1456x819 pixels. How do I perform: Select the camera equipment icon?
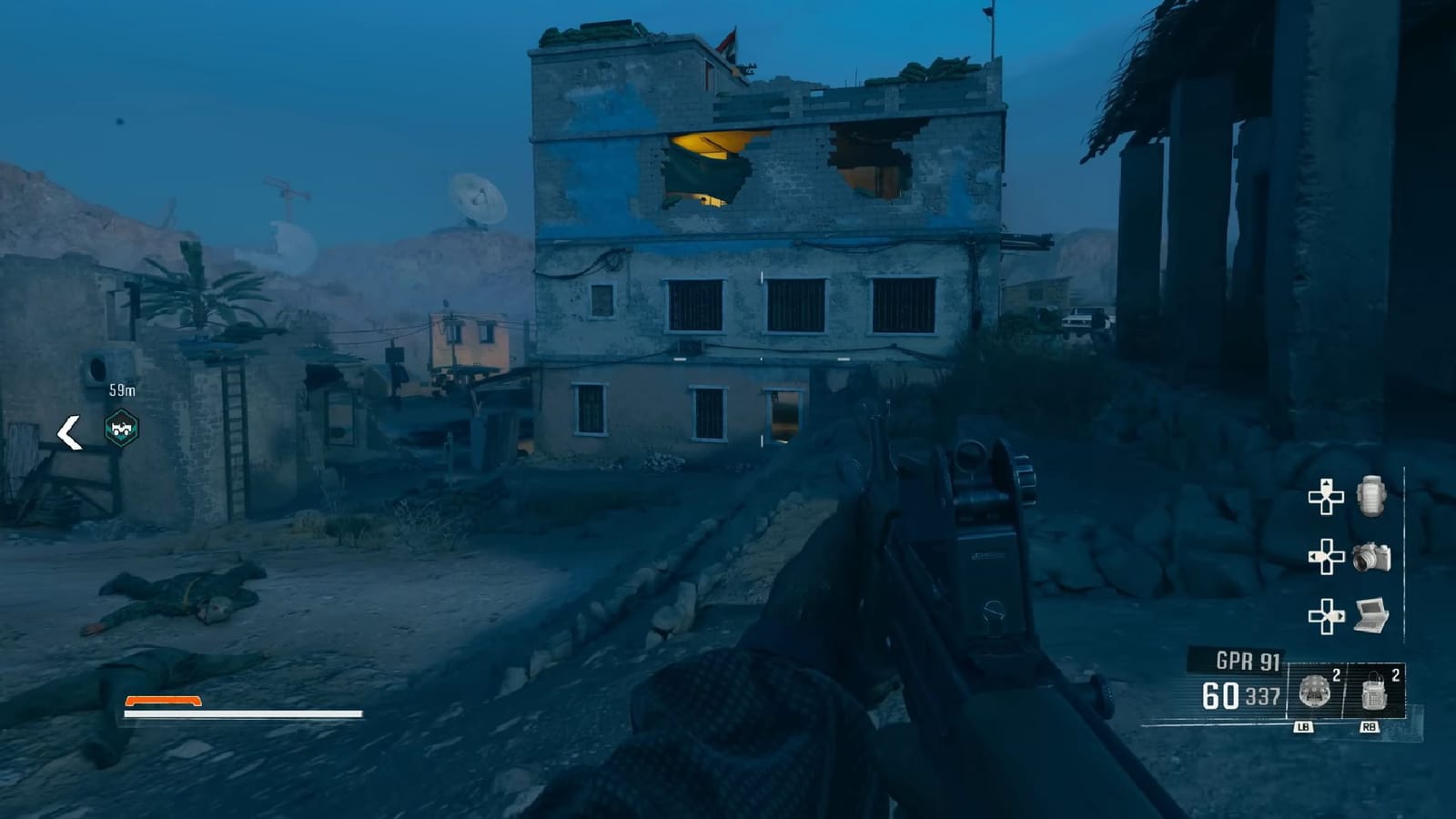(x=1372, y=557)
